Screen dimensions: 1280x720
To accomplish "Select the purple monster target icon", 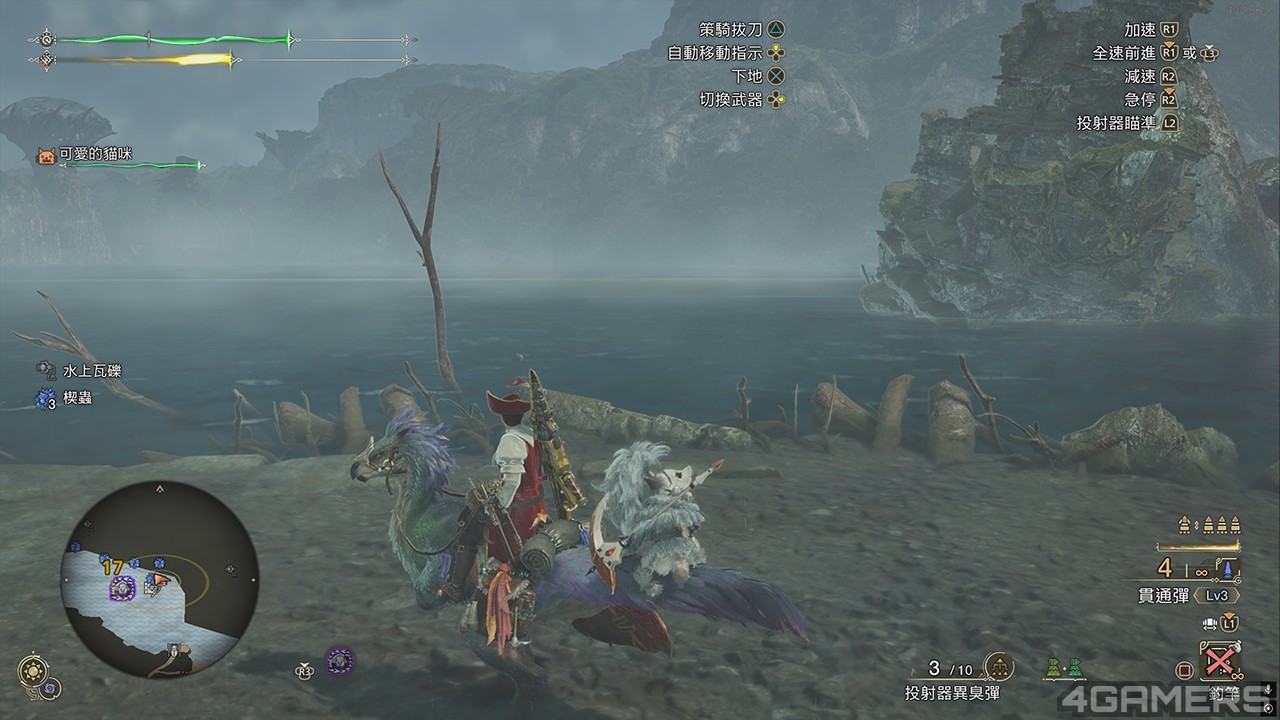I will pos(340,661).
